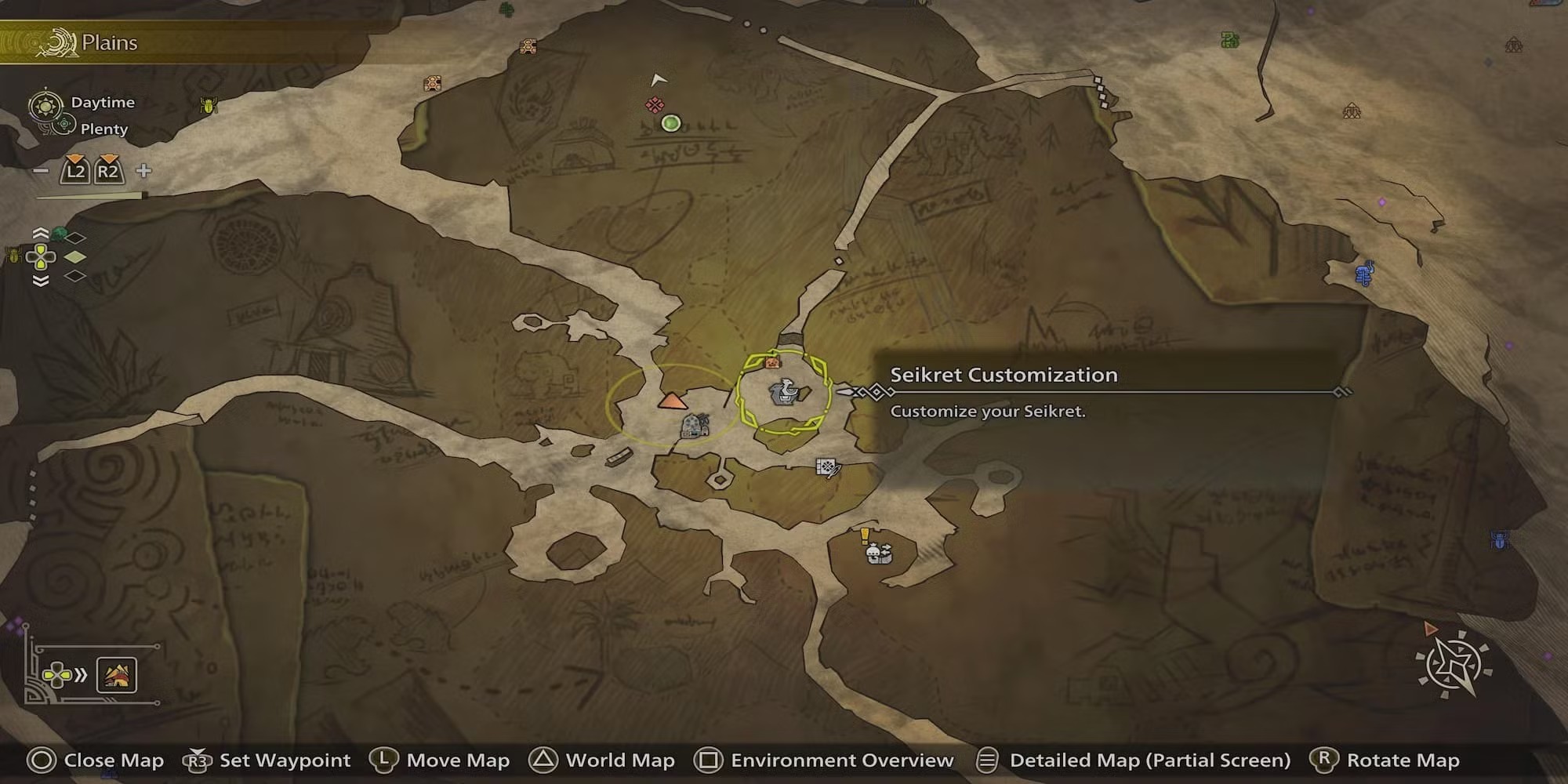Select the blue scorpion marker
This screenshot has width=1568, height=784.
1365,272
